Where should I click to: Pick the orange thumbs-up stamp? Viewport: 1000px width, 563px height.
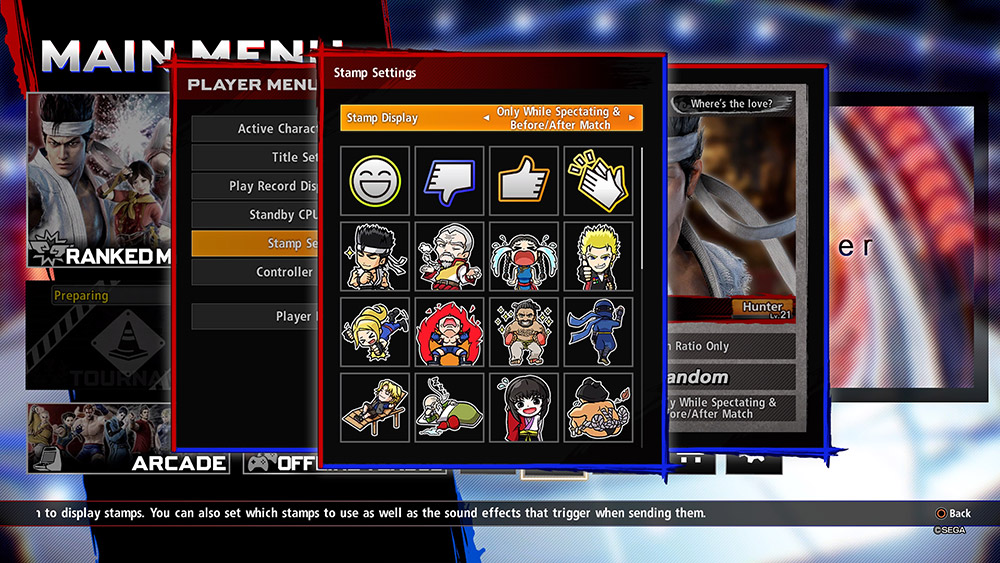pos(523,181)
